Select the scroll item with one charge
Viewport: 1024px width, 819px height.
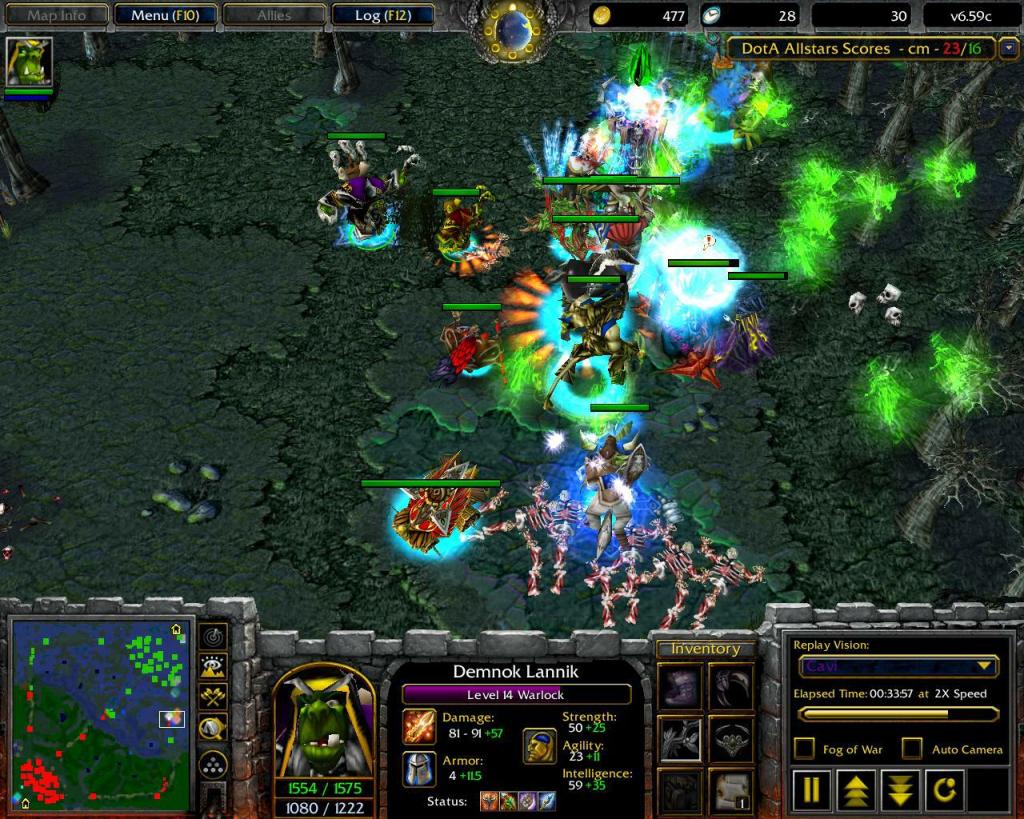pos(730,790)
